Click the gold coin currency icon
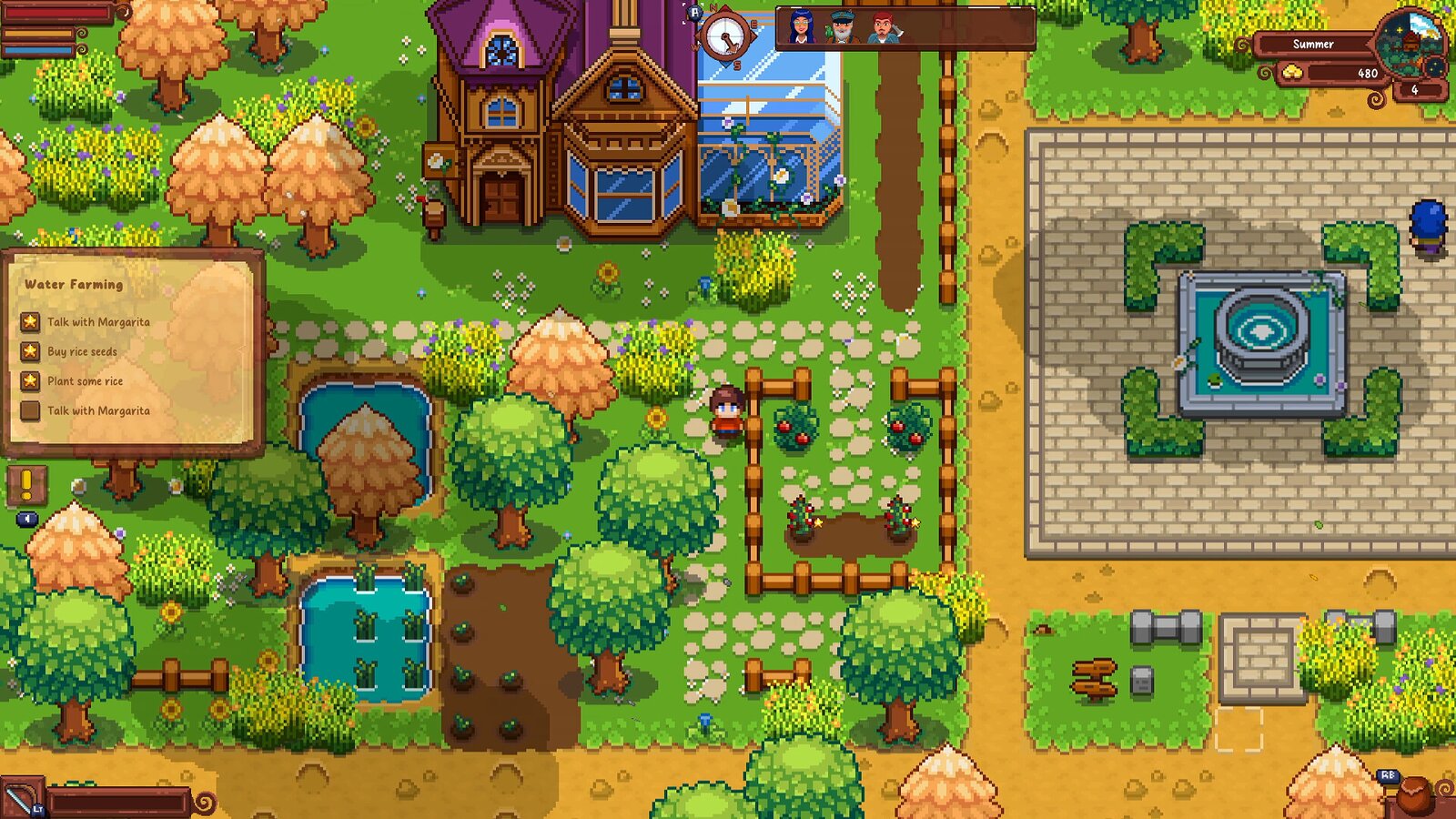Viewport: 1456px width, 819px height. coord(1292,71)
